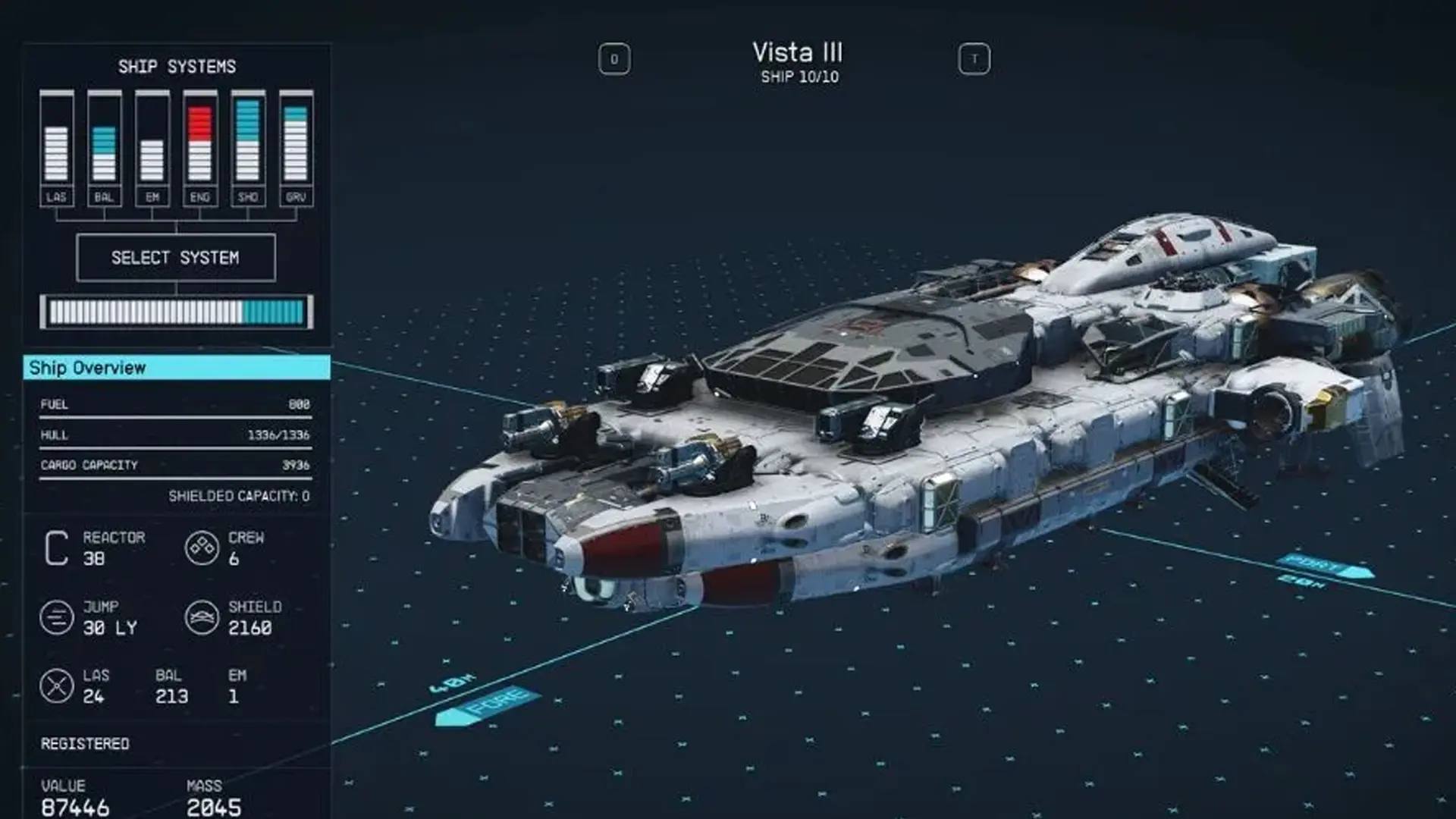
Task: Open the Select System dropdown
Action: pos(176,258)
